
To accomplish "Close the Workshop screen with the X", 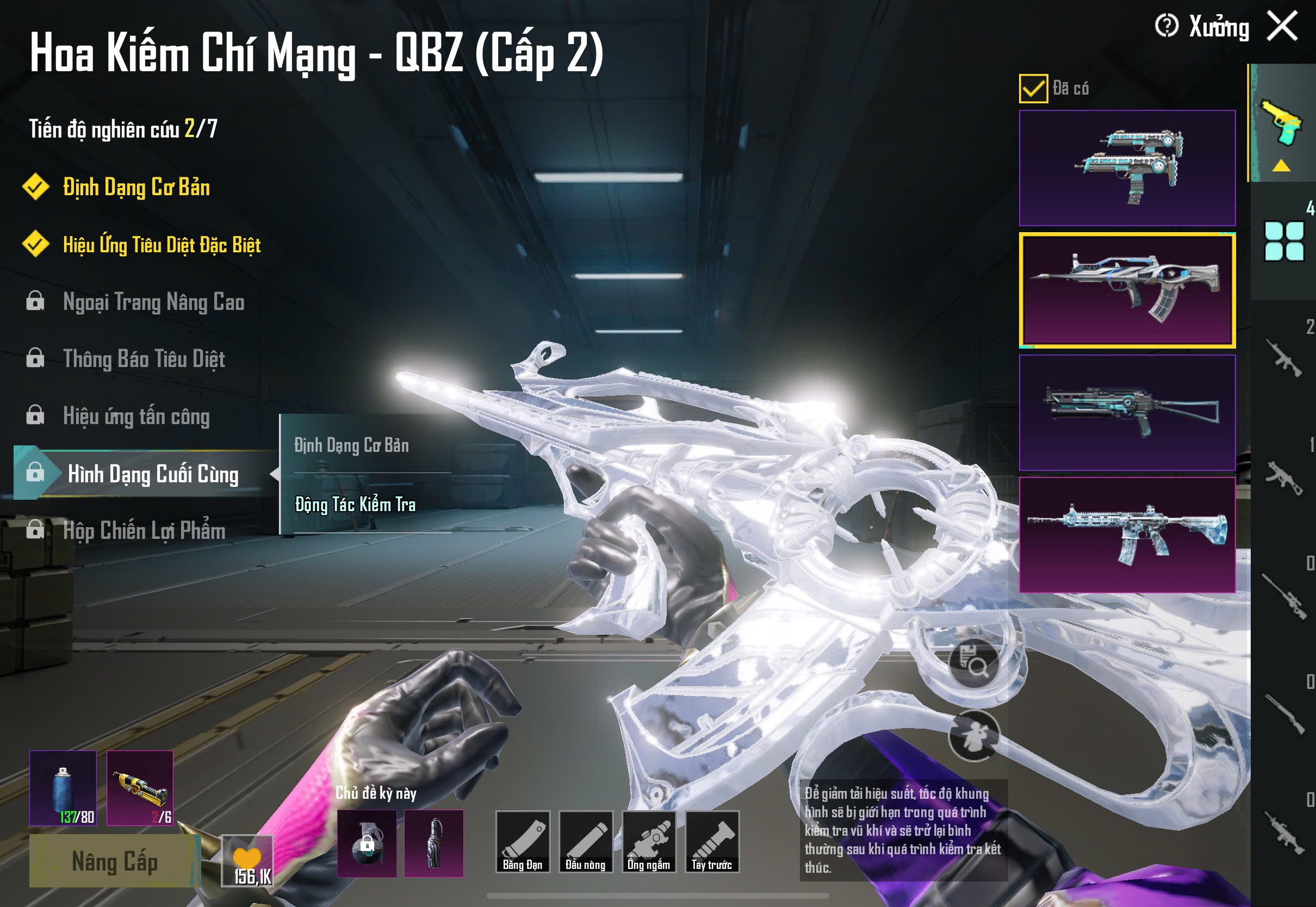I will pos(1282,27).
